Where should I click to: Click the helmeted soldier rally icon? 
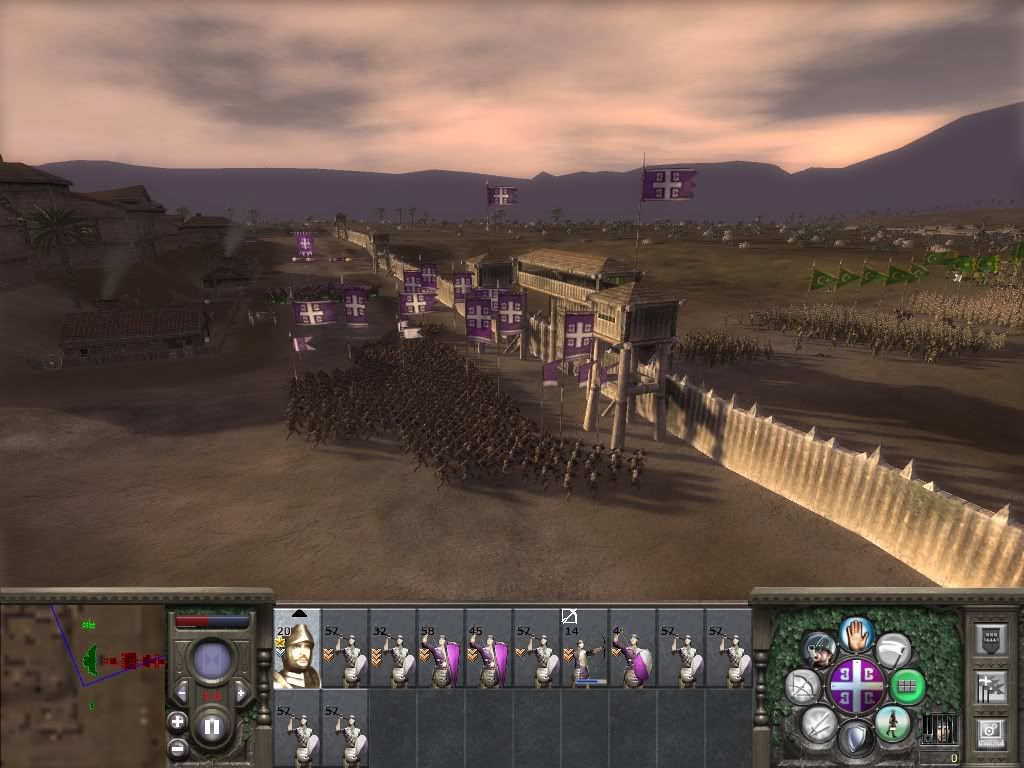(x=819, y=650)
